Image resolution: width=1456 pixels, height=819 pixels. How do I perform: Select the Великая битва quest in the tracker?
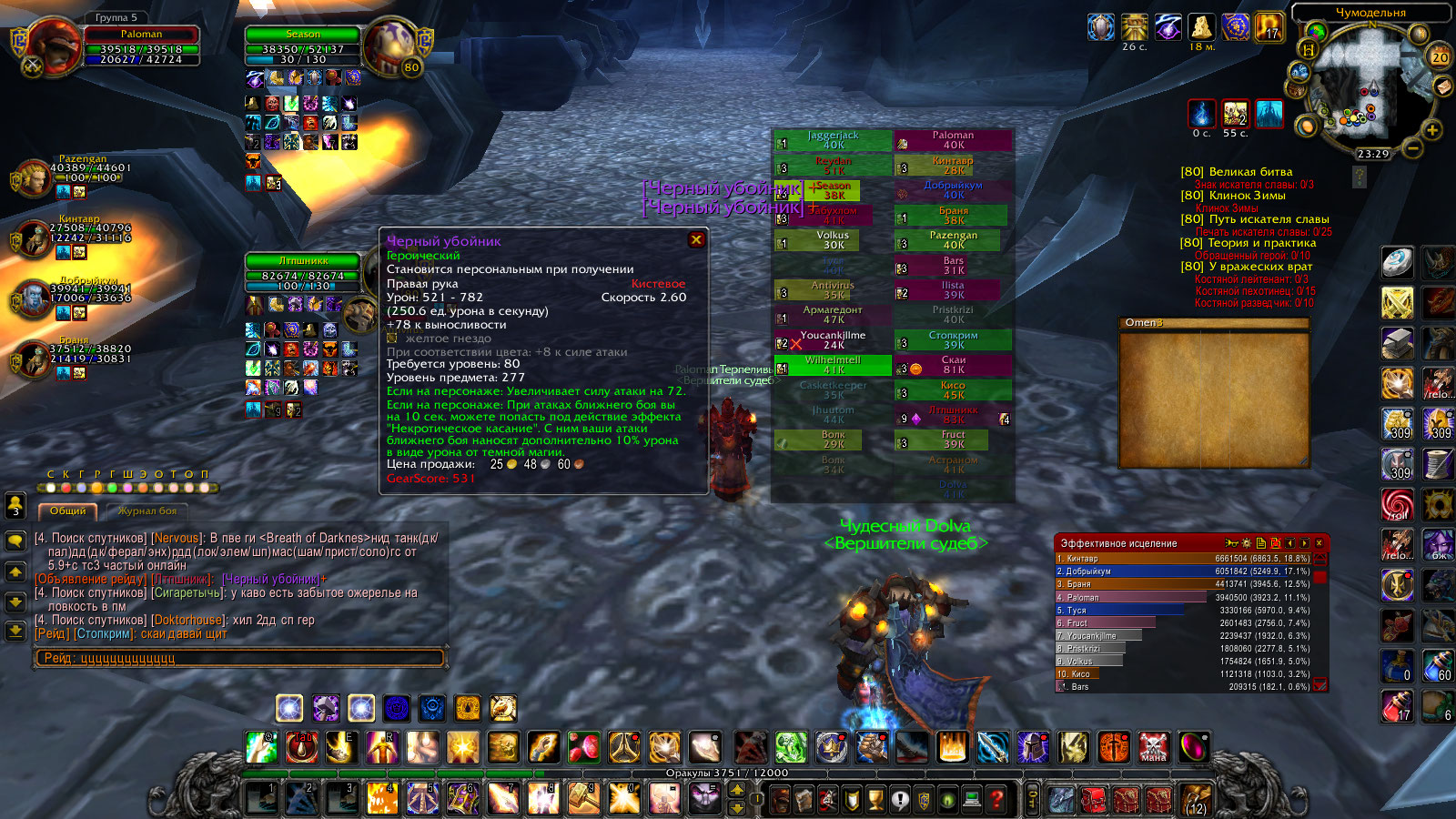[x=1249, y=172]
